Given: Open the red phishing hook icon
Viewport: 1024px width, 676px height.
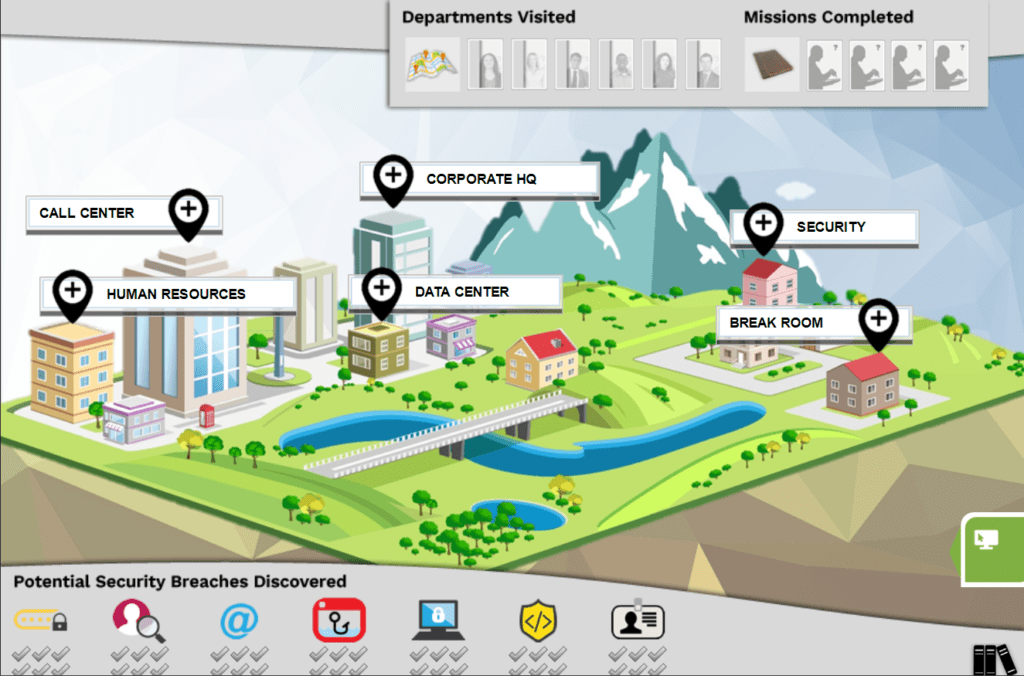Looking at the screenshot, I should (x=339, y=621).
